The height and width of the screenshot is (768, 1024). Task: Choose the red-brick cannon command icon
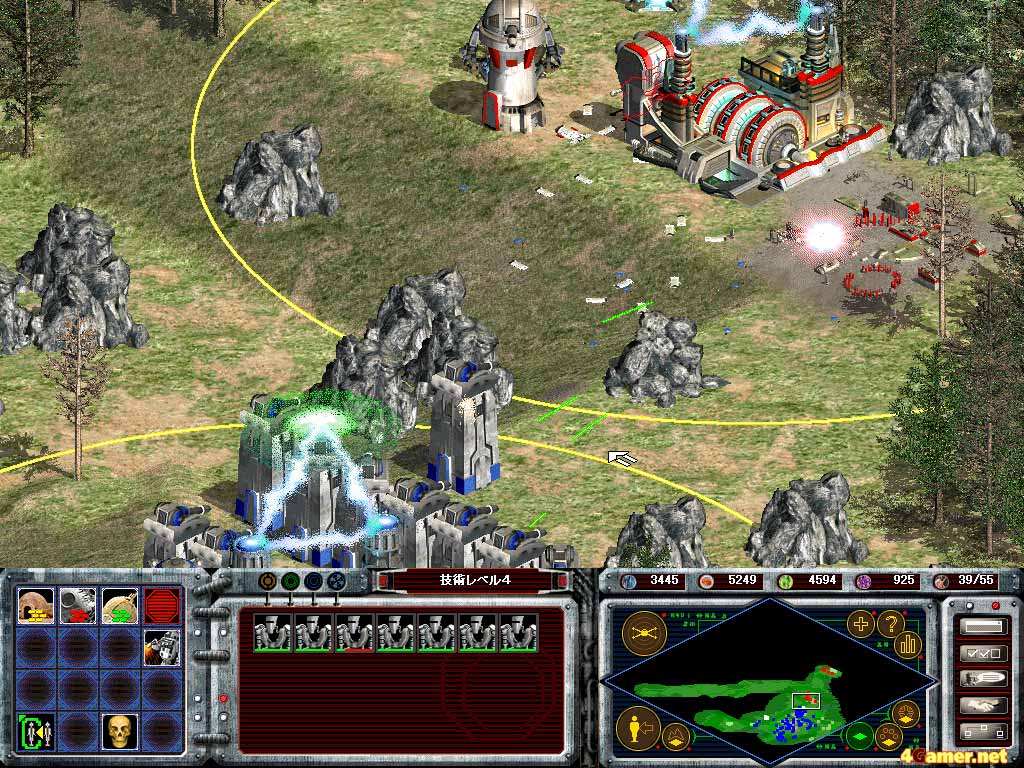78,605
